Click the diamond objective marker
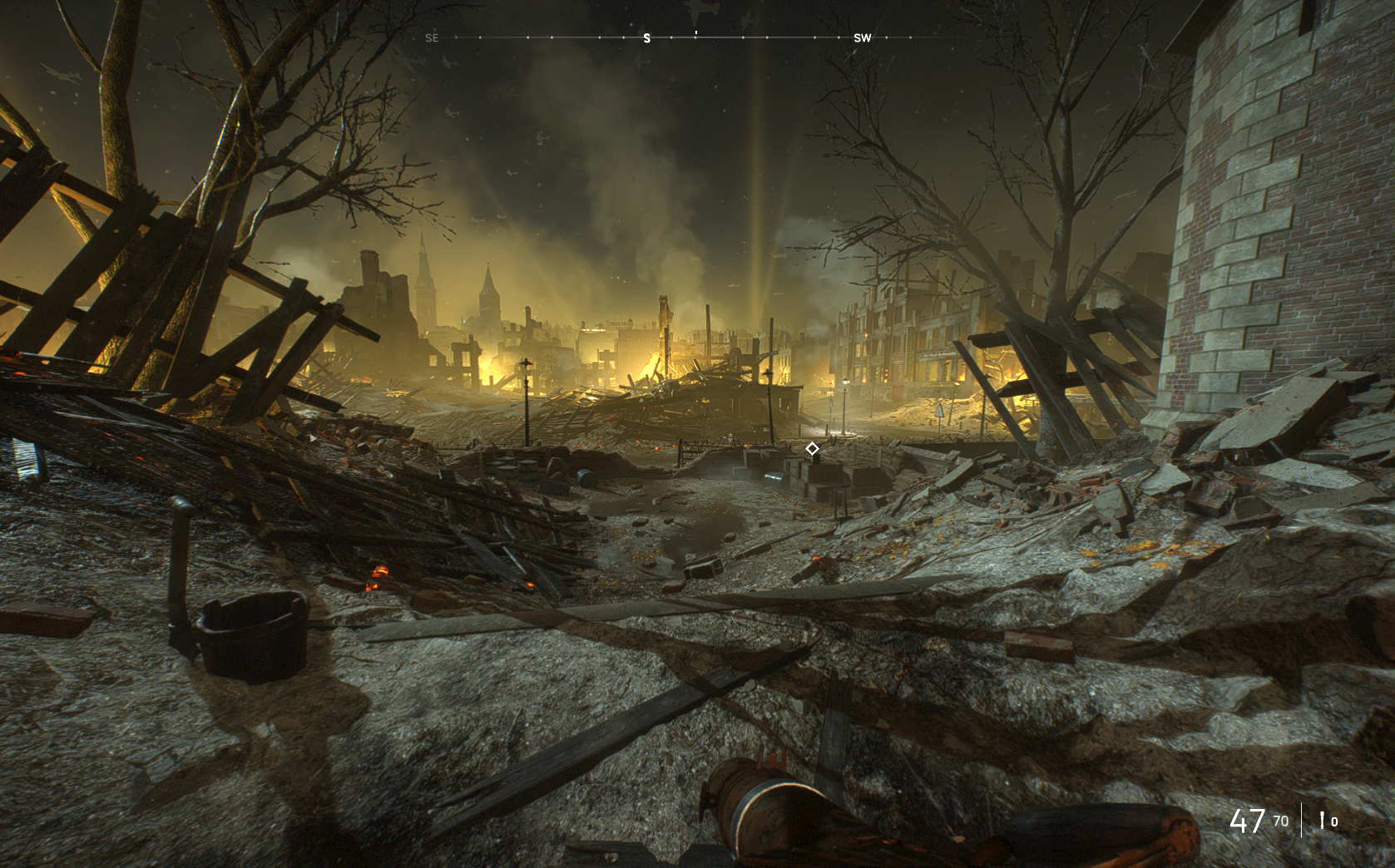The width and height of the screenshot is (1395, 868). click(812, 449)
